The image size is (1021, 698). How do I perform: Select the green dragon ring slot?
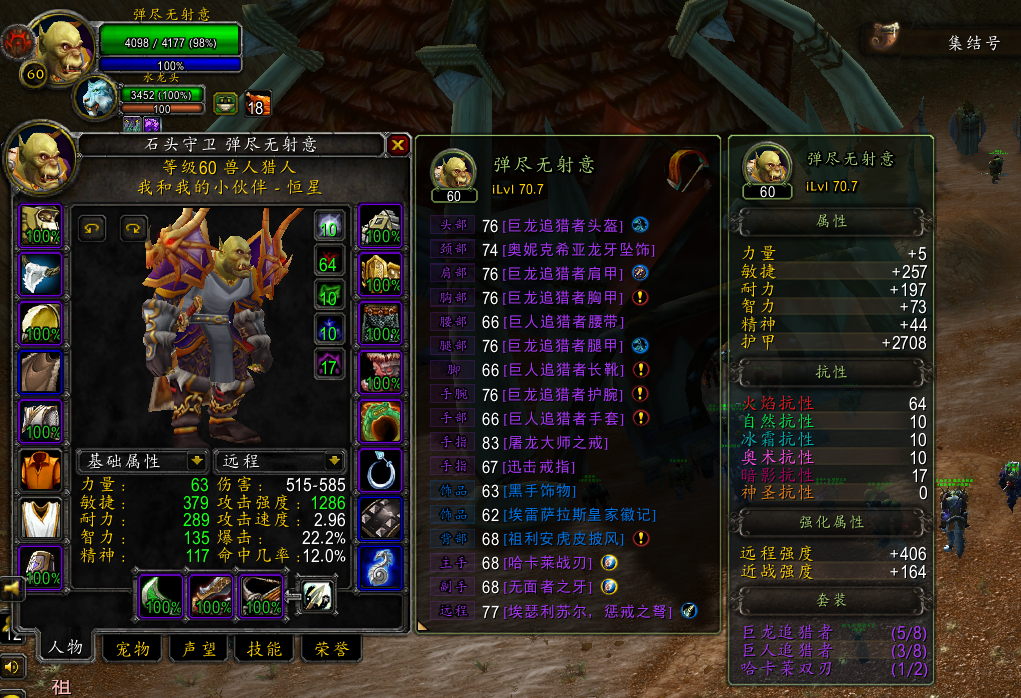pos(380,421)
